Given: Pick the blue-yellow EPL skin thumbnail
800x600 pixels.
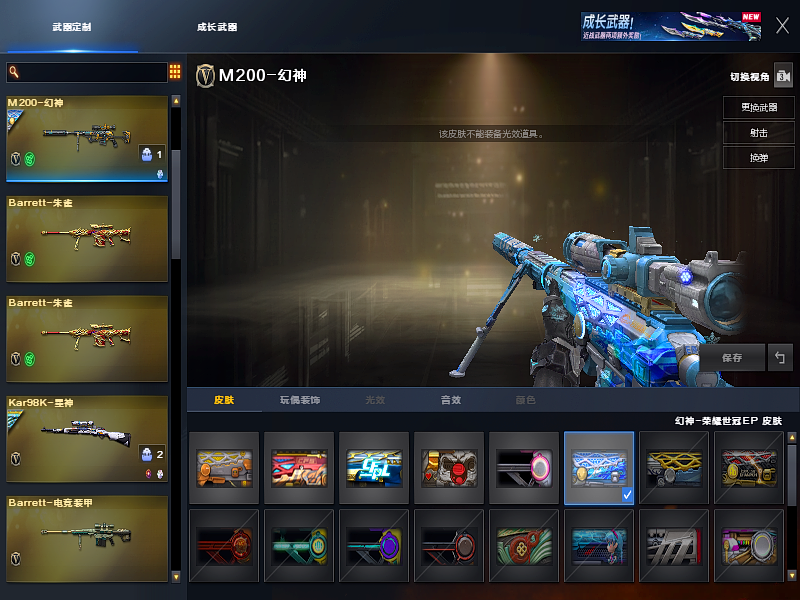Looking at the screenshot, I should [374, 467].
